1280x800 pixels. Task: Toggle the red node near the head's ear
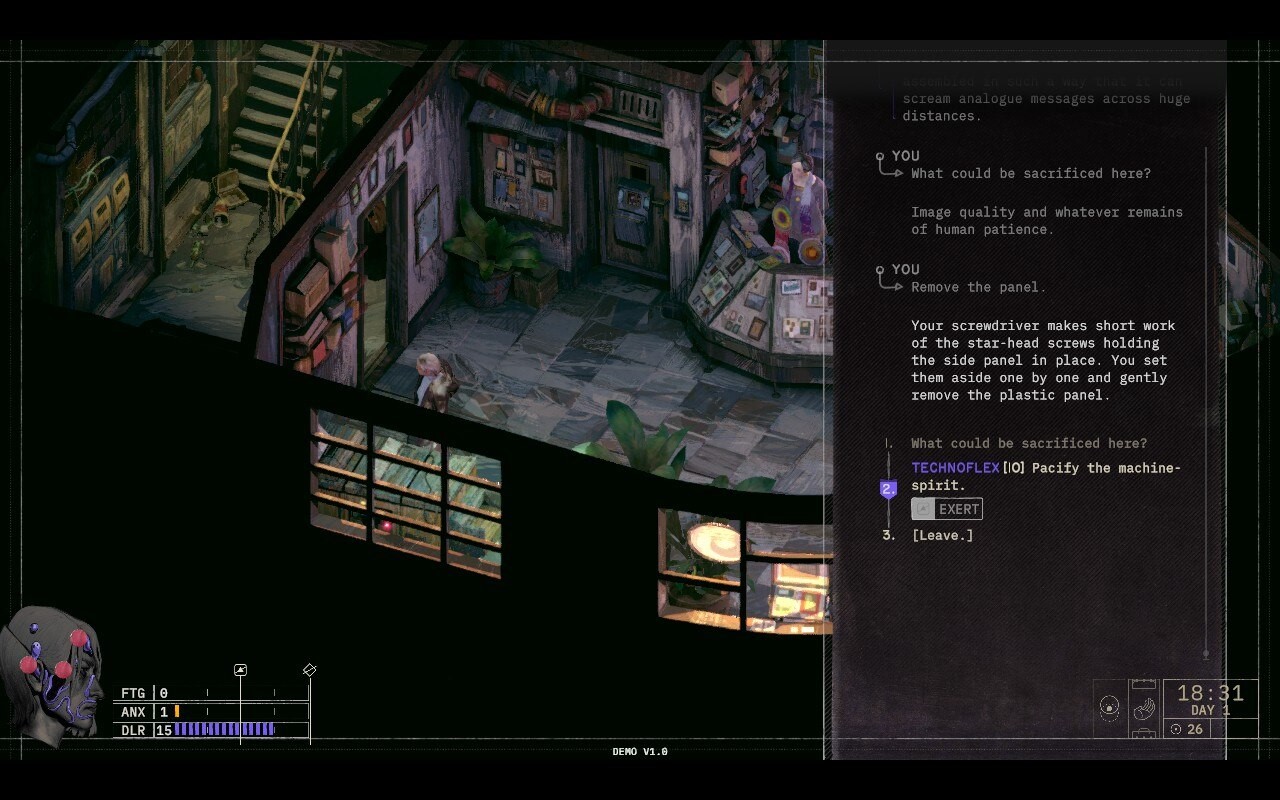point(28,666)
